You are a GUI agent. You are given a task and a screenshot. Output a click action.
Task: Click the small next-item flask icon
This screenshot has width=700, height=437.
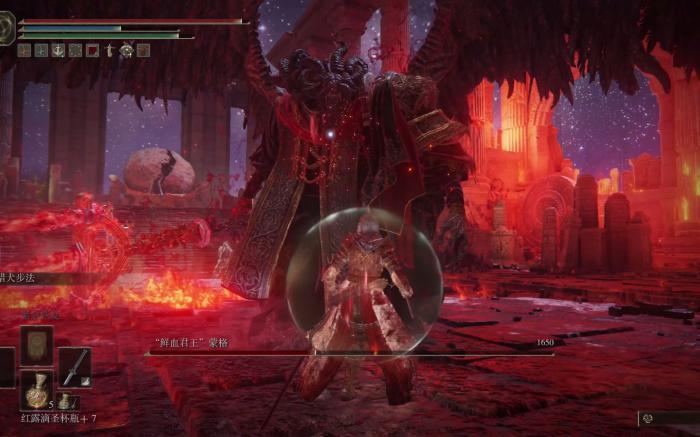tap(64, 401)
